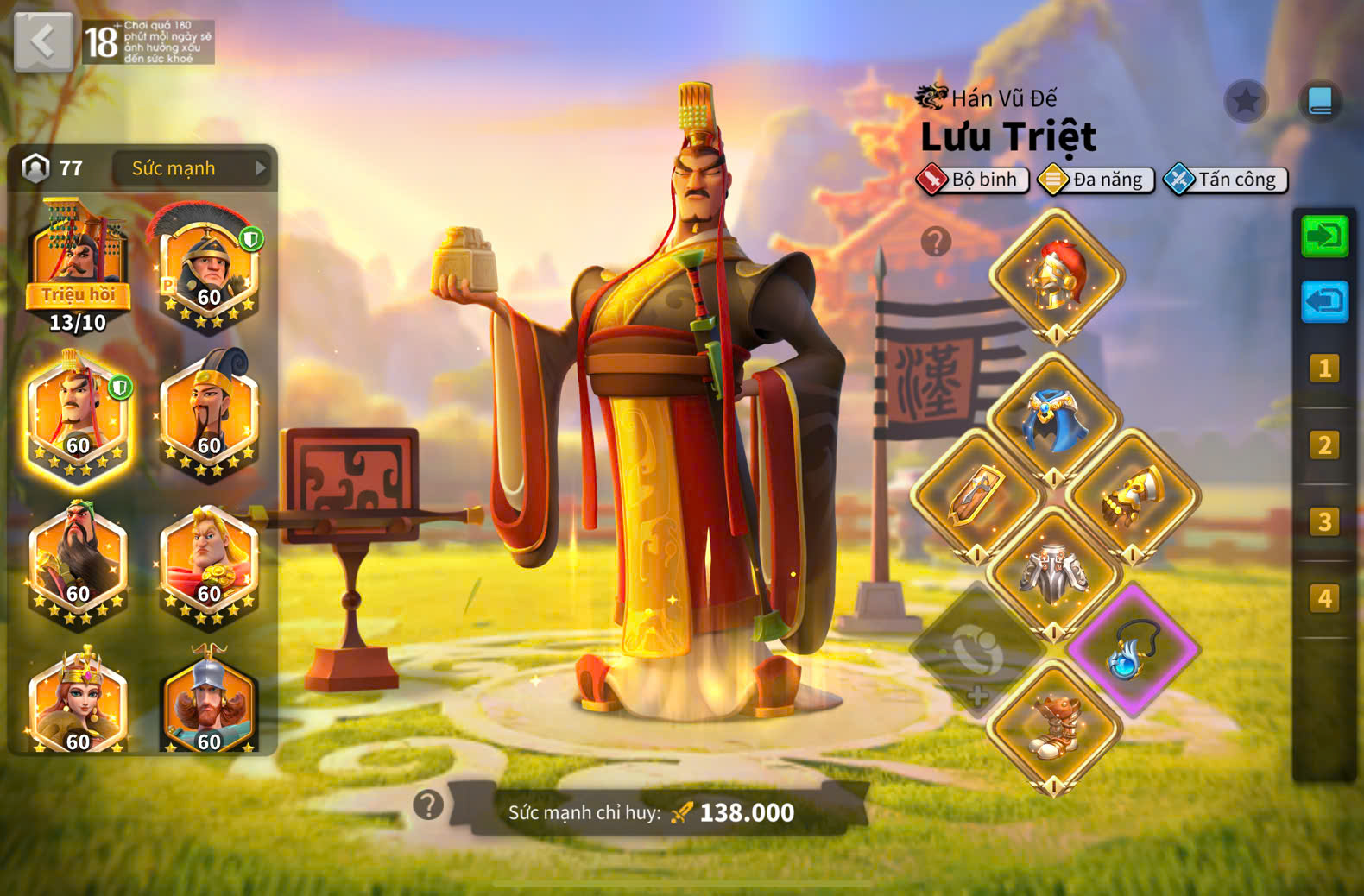Open the blue flame amulet accessory slot

click(x=1133, y=649)
